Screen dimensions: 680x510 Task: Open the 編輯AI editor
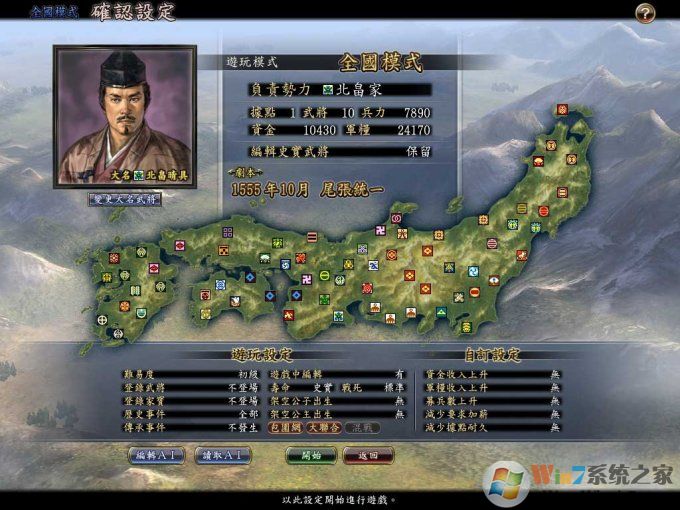click(x=157, y=455)
